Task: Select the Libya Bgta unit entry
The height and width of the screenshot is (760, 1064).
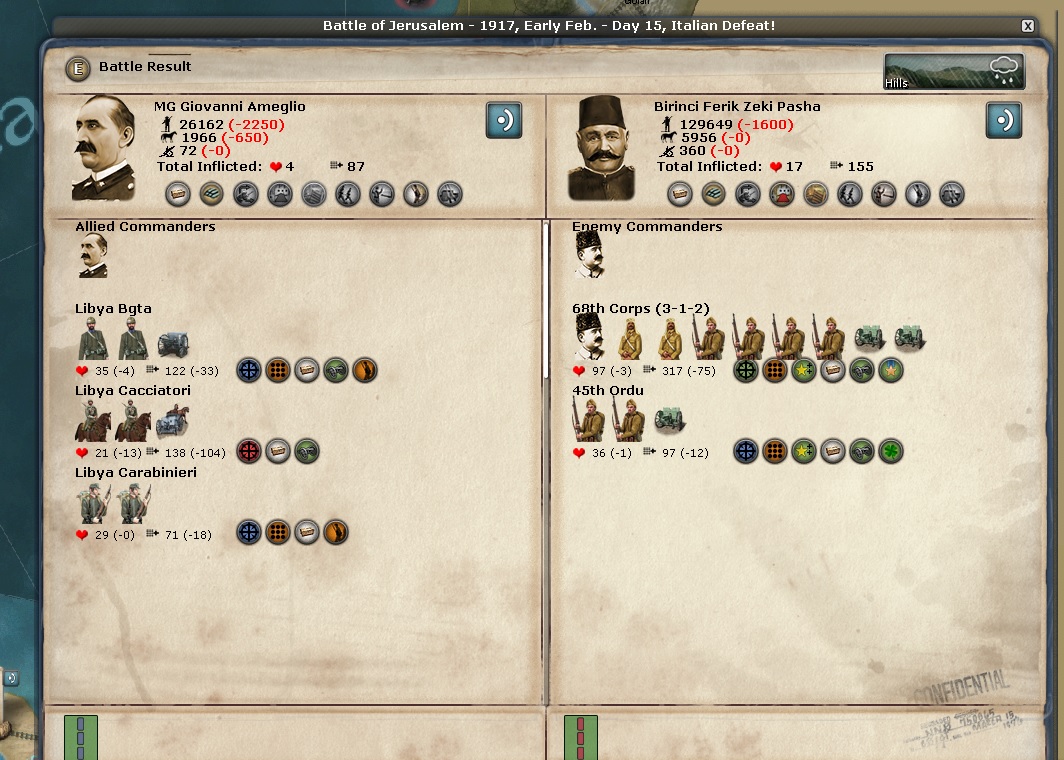Action: [x=113, y=309]
